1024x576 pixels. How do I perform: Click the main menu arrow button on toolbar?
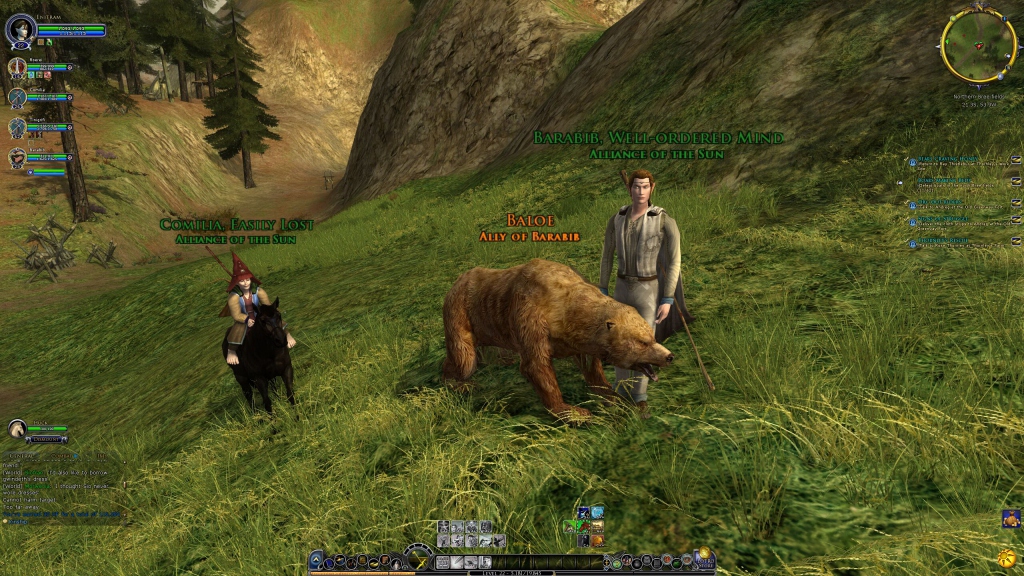point(316,561)
